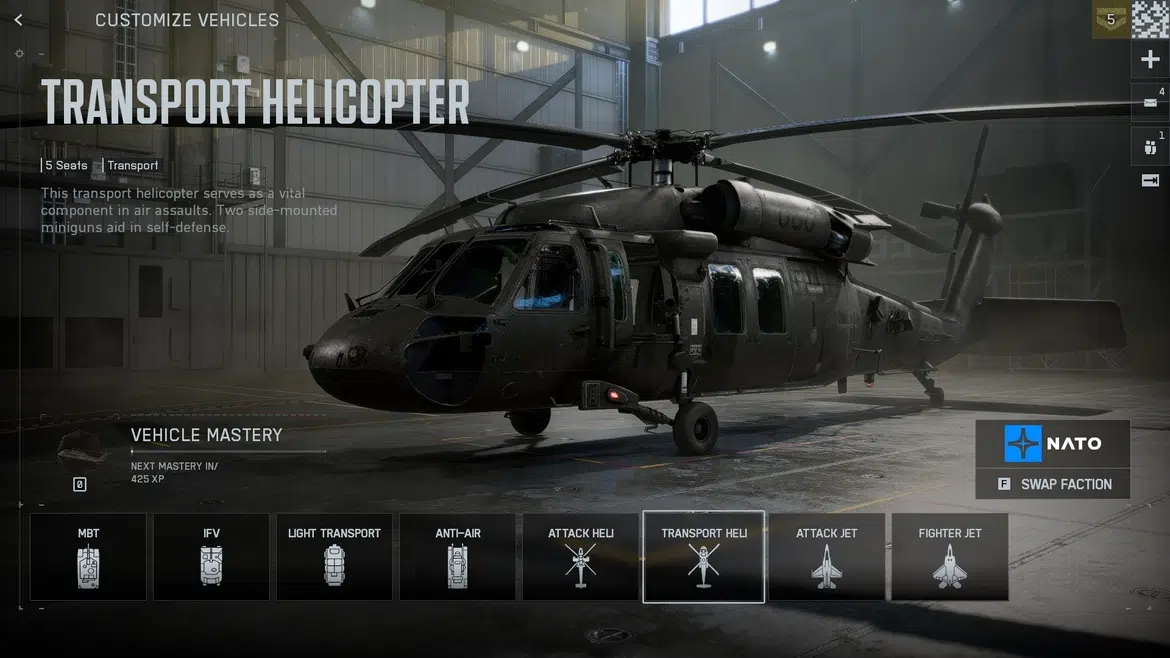Open the mail notifications icon

coord(1150,102)
